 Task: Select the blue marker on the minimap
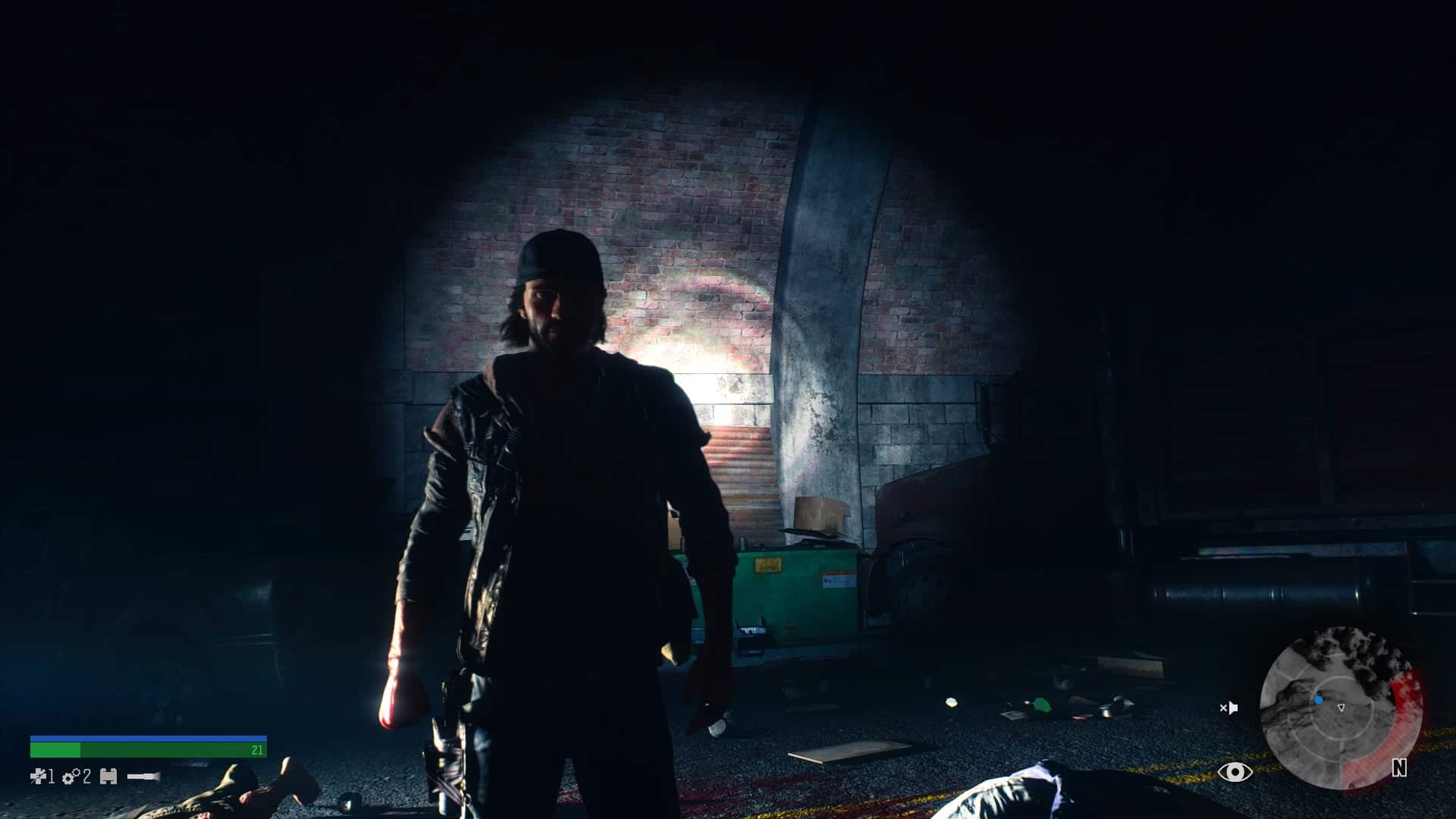pos(1319,700)
